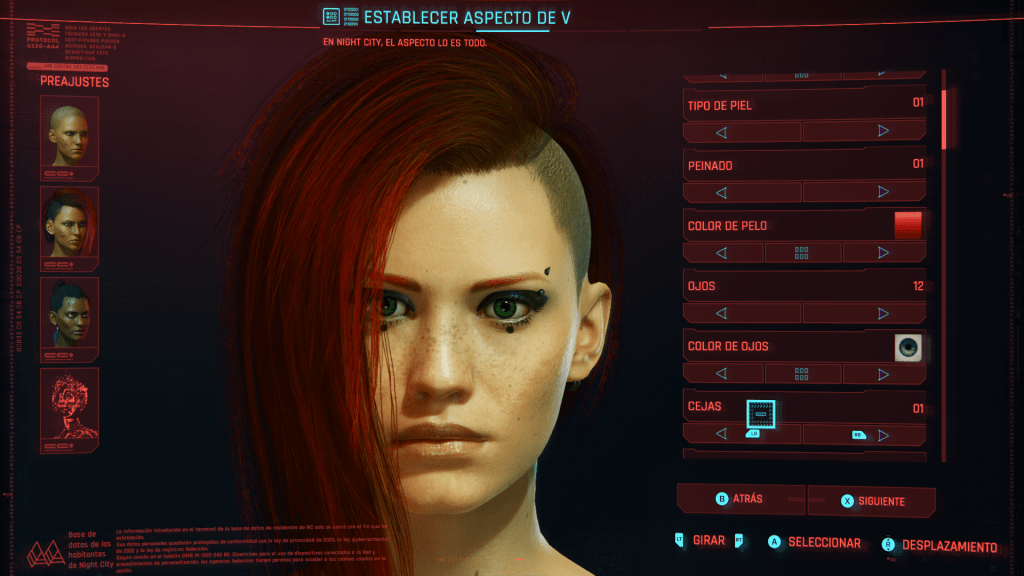Switch to previous Peinado hairstyle
This screenshot has height=576, width=1024.
click(x=721, y=192)
